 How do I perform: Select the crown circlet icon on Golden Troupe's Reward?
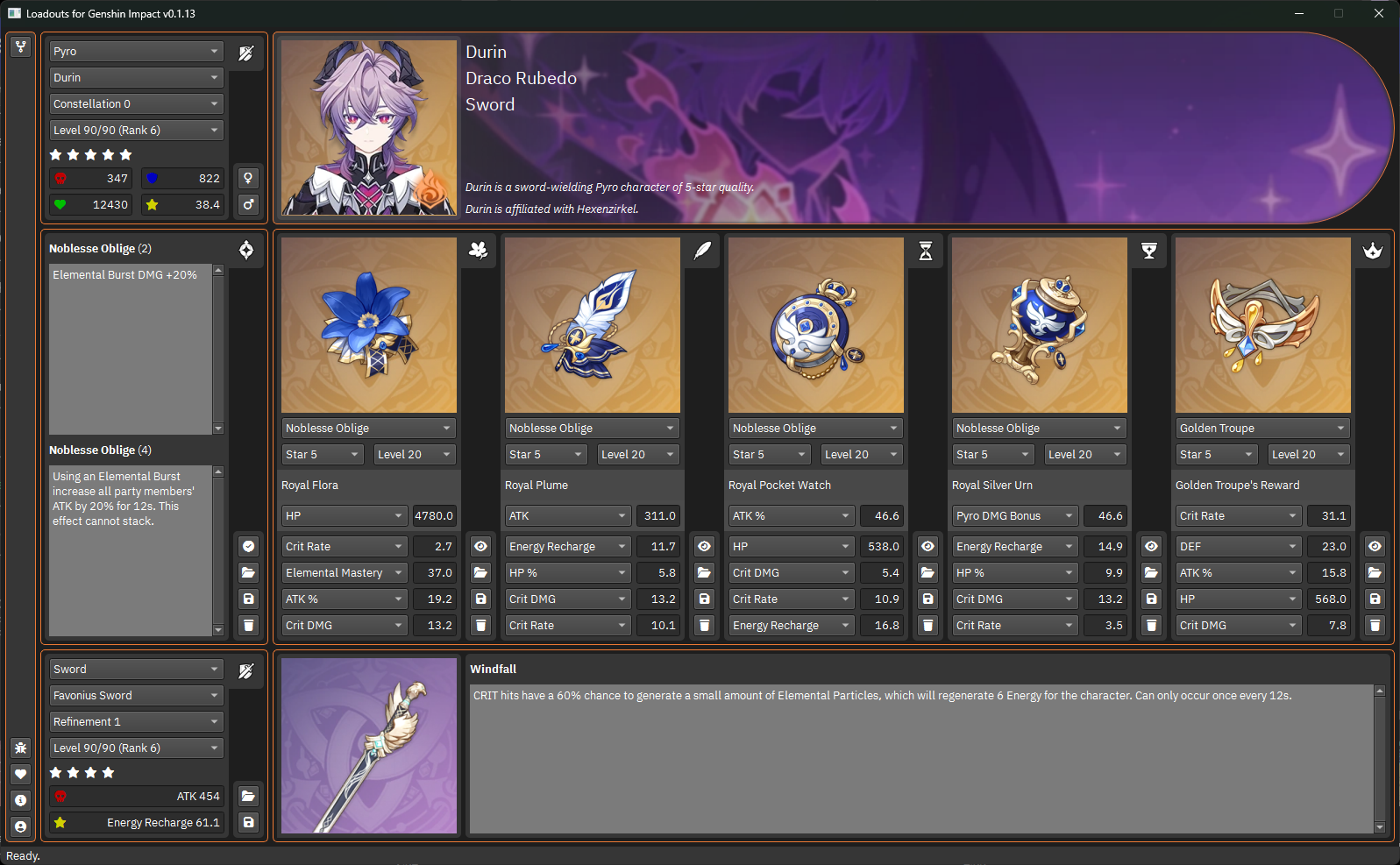(x=1373, y=251)
